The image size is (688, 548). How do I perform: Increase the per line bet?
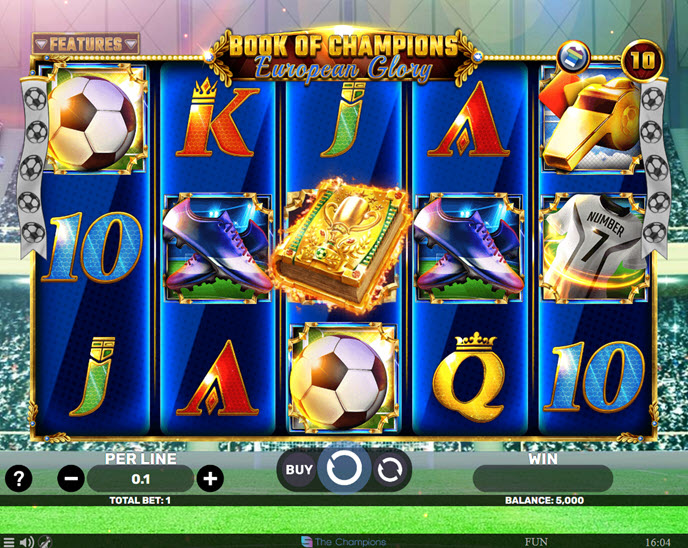point(209,478)
